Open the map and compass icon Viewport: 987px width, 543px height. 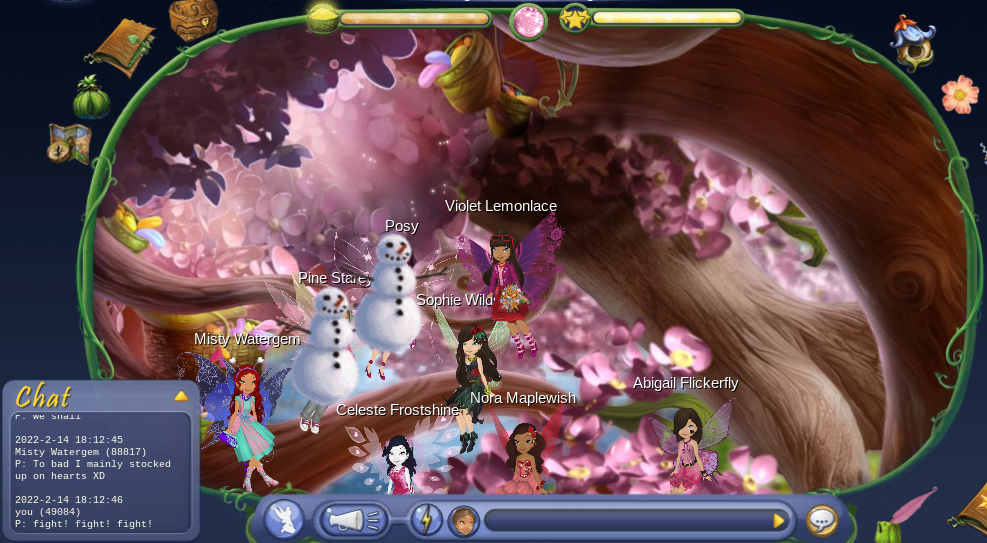[x=69, y=143]
